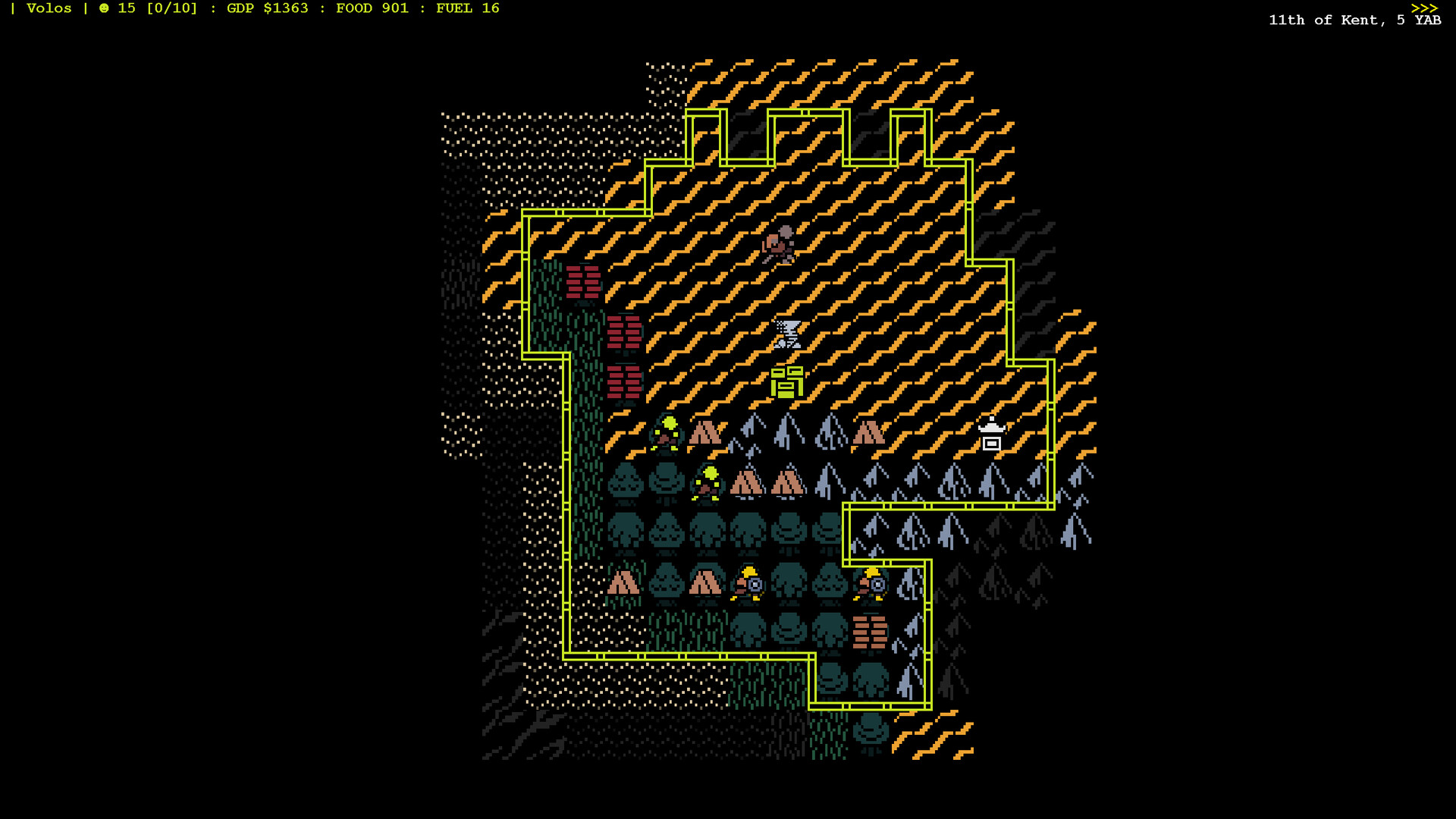
Task: Select the anvil workshop on the dirt field
Action: [x=789, y=332]
